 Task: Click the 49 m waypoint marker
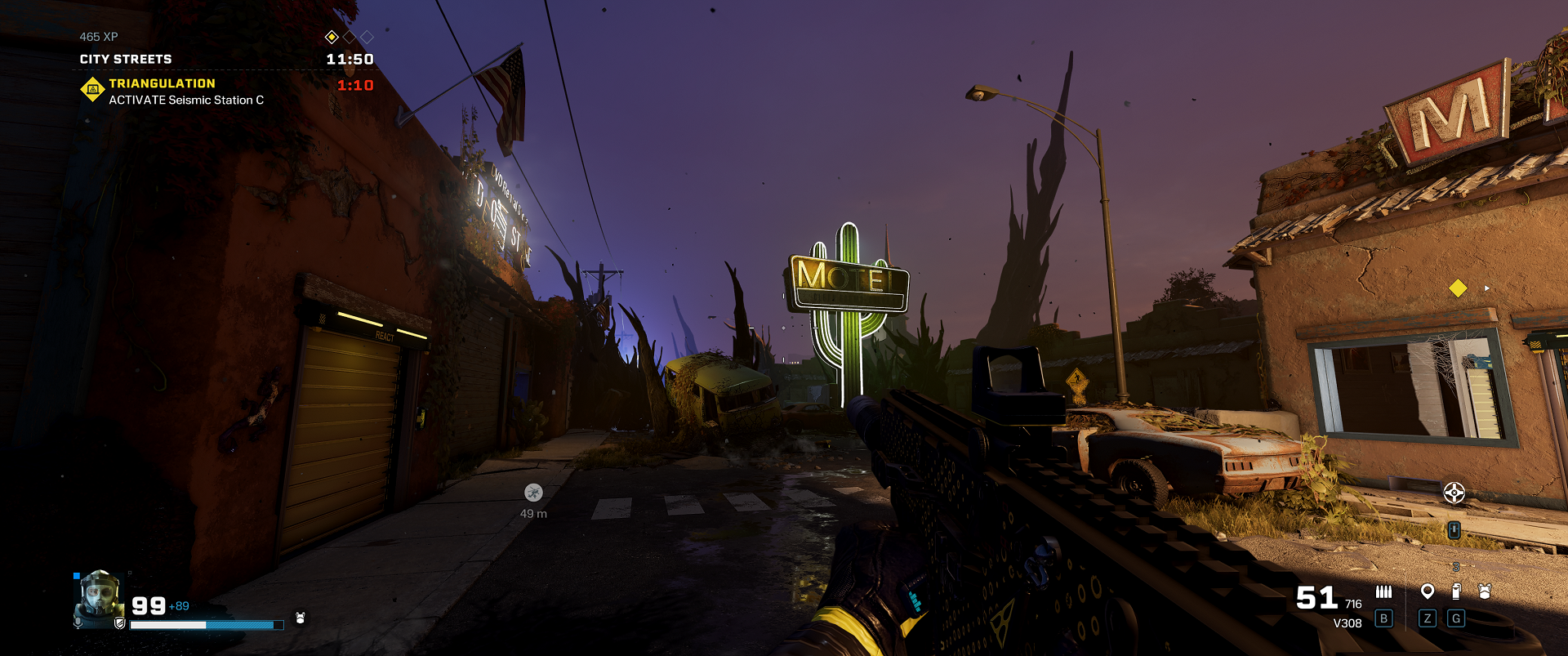pyautogui.click(x=533, y=493)
